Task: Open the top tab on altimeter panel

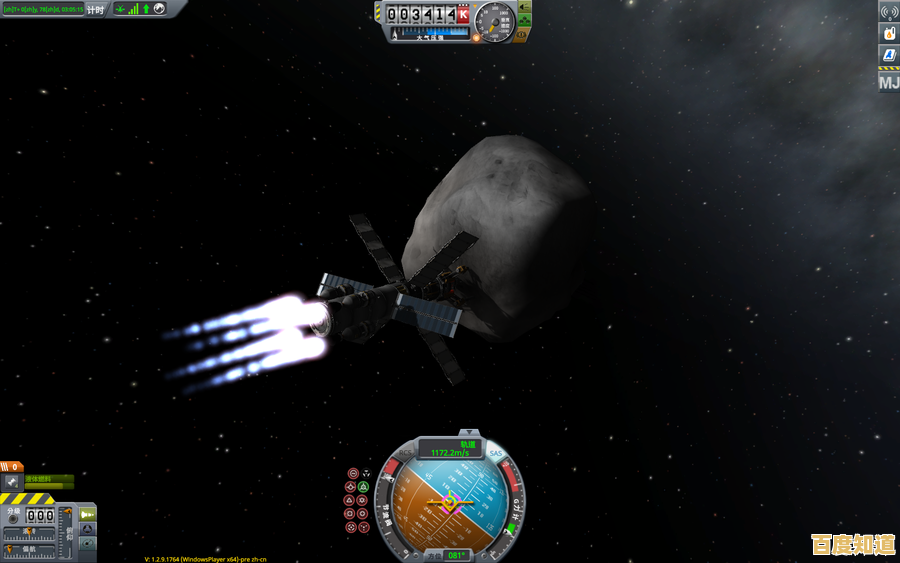Action: tap(524, 6)
